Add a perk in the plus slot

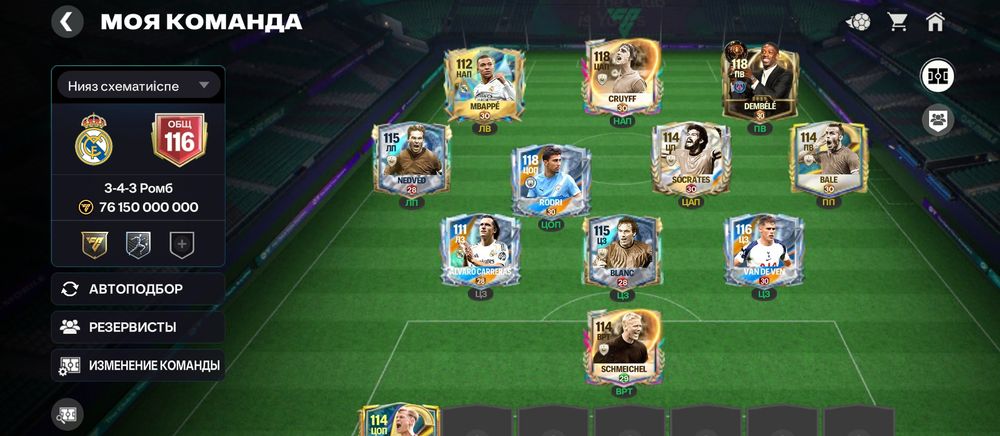(181, 243)
